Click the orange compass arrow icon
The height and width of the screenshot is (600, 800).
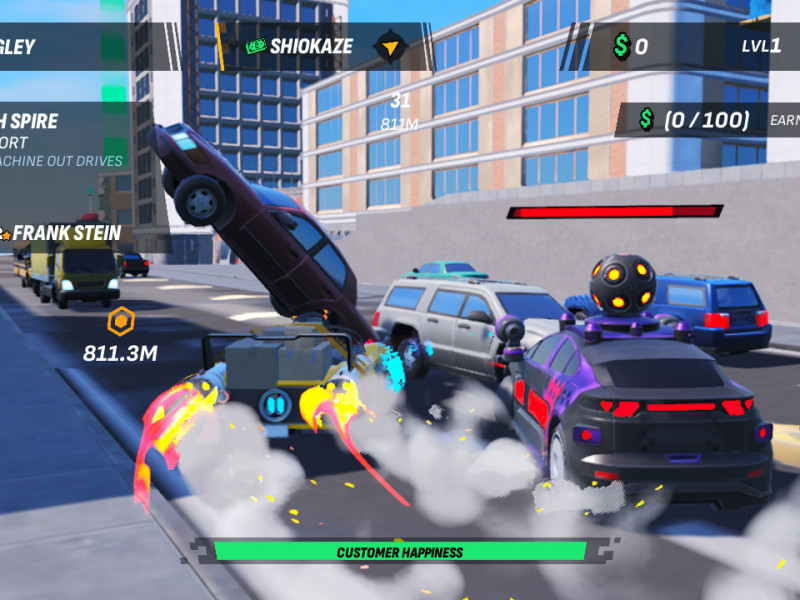coord(389,46)
